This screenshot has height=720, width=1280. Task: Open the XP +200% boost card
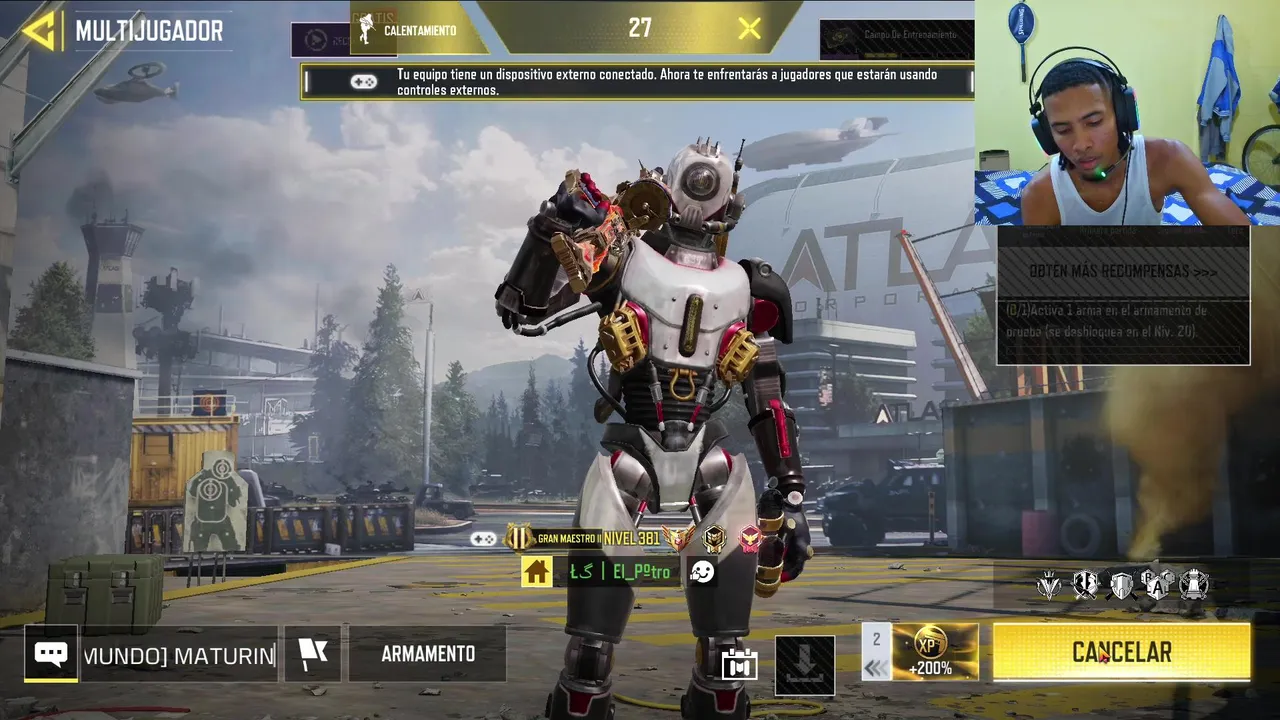[935, 652]
